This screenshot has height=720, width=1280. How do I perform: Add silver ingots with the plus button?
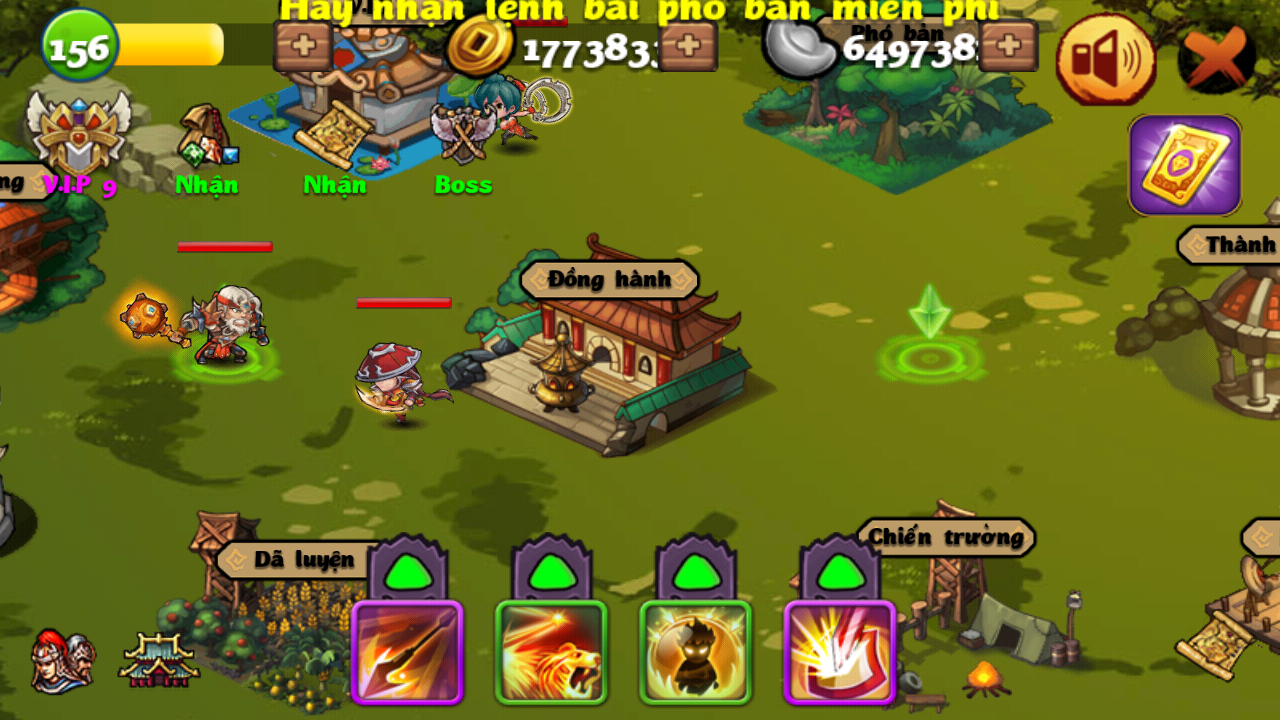tap(1008, 46)
